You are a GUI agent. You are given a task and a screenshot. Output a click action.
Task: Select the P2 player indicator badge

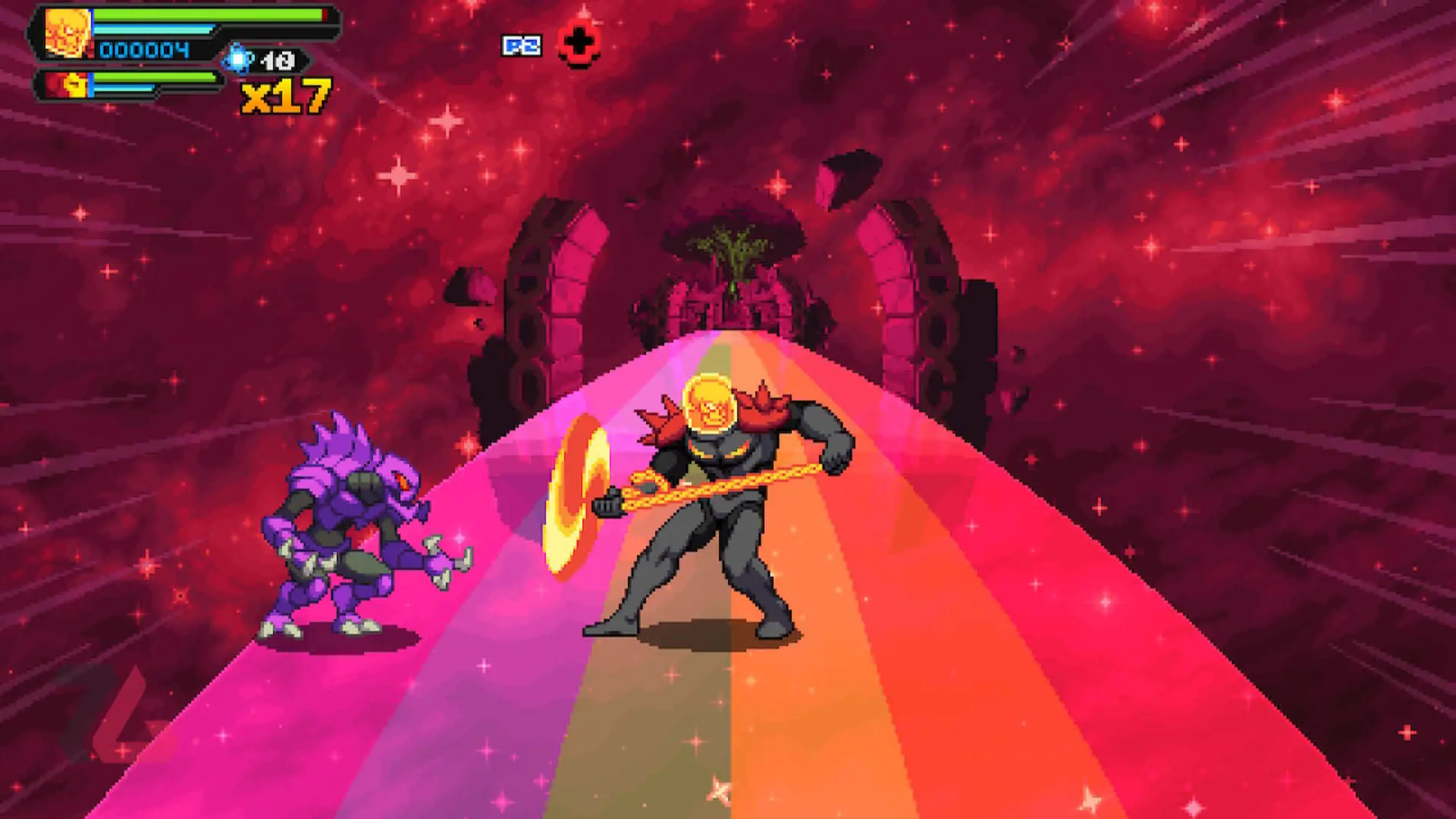click(521, 45)
